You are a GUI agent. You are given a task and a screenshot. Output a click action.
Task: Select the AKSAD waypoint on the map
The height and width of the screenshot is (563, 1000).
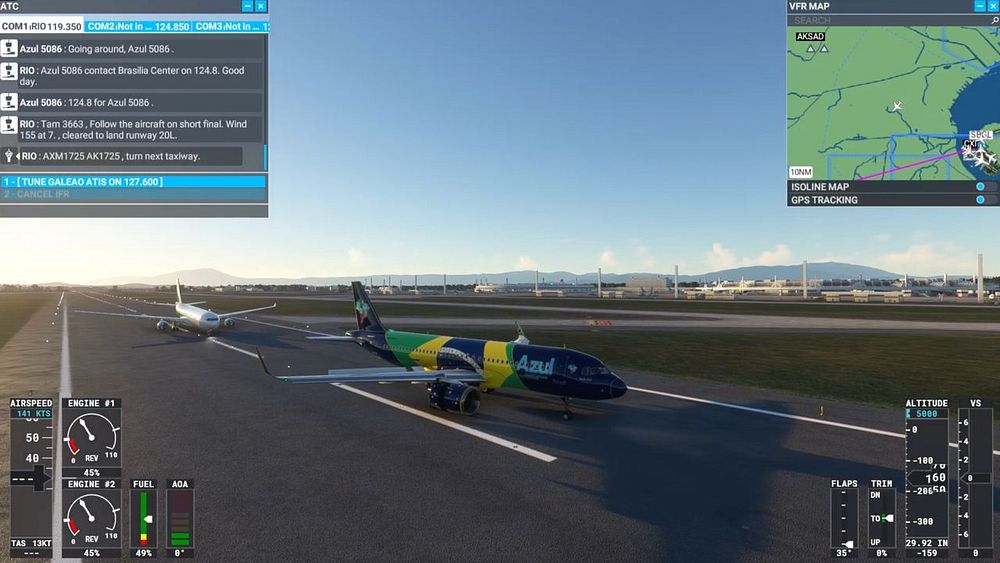coord(810,38)
